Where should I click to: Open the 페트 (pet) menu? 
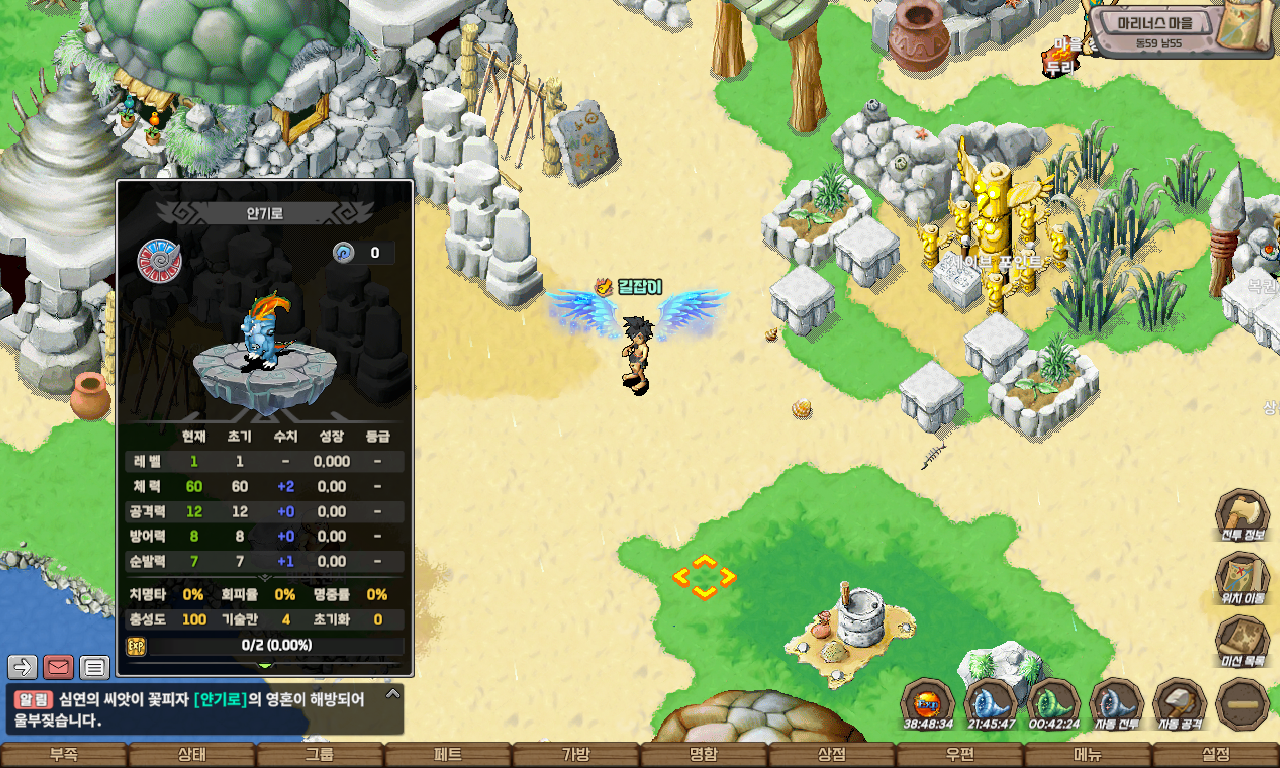448,755
